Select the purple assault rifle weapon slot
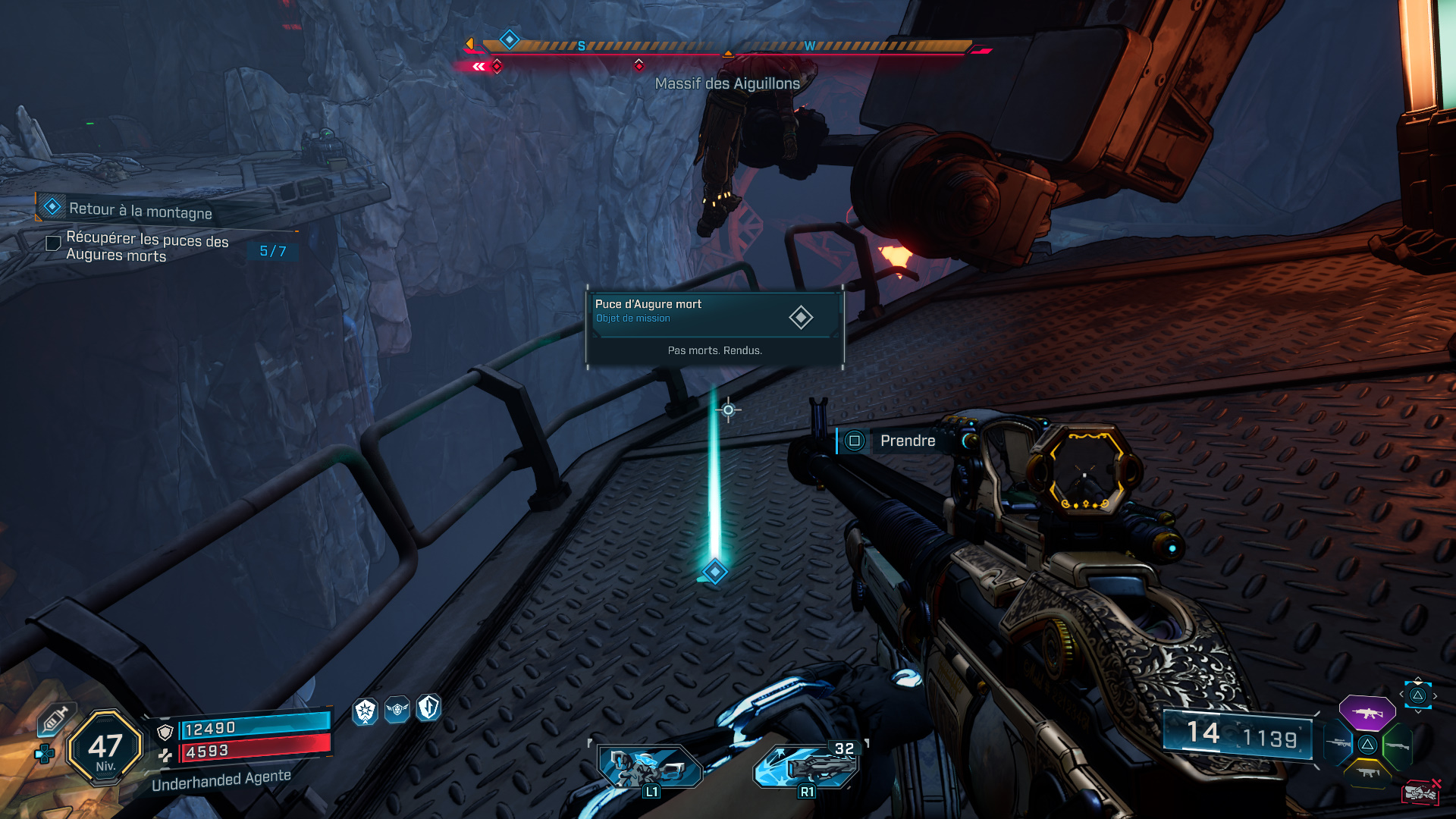This screenshot has width=1456, height=819. click(1367, 713)
